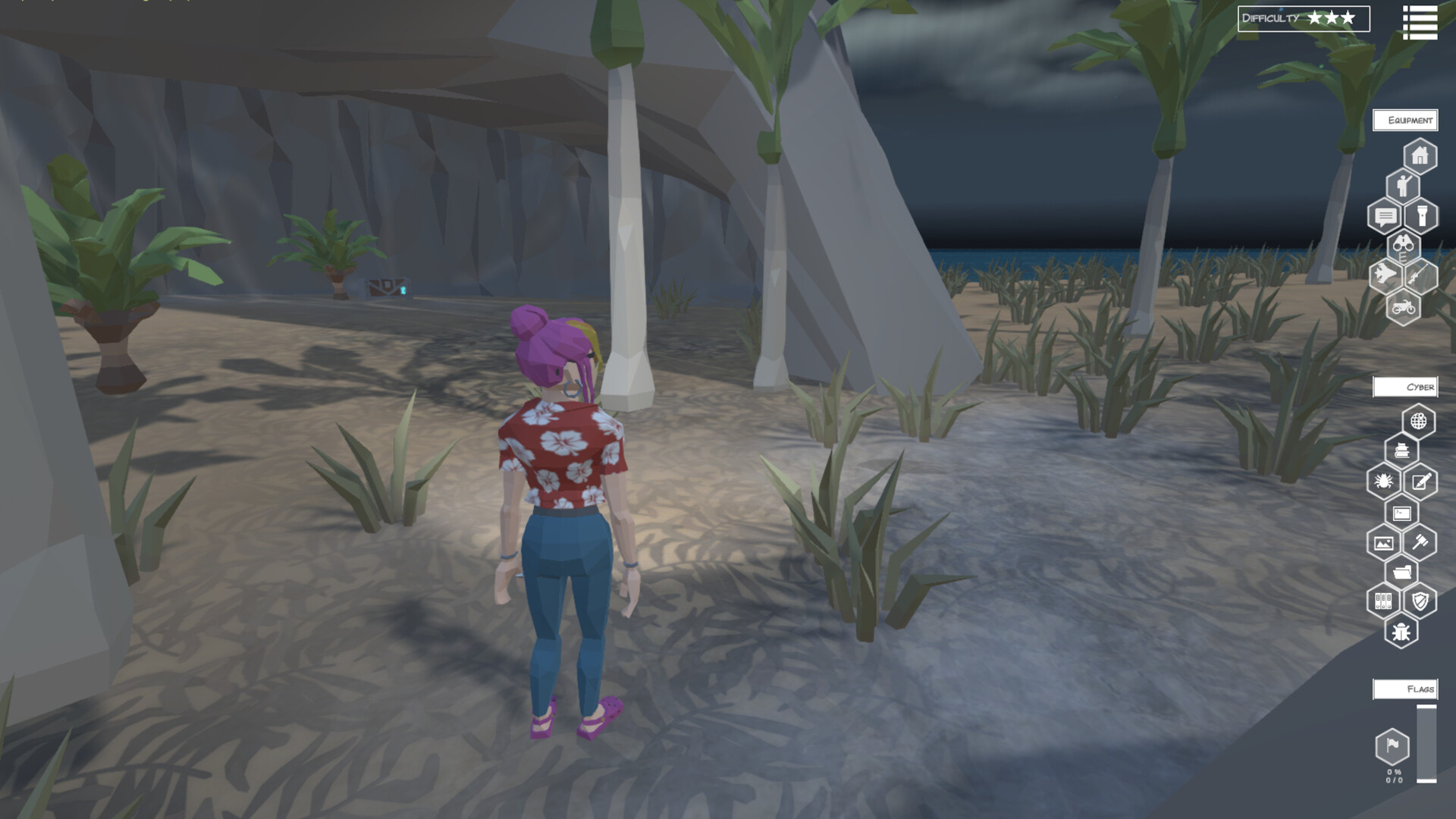Select the beetle debugging icon
The width and height of the screenshot is (1456, 819).
[1402, 632]
